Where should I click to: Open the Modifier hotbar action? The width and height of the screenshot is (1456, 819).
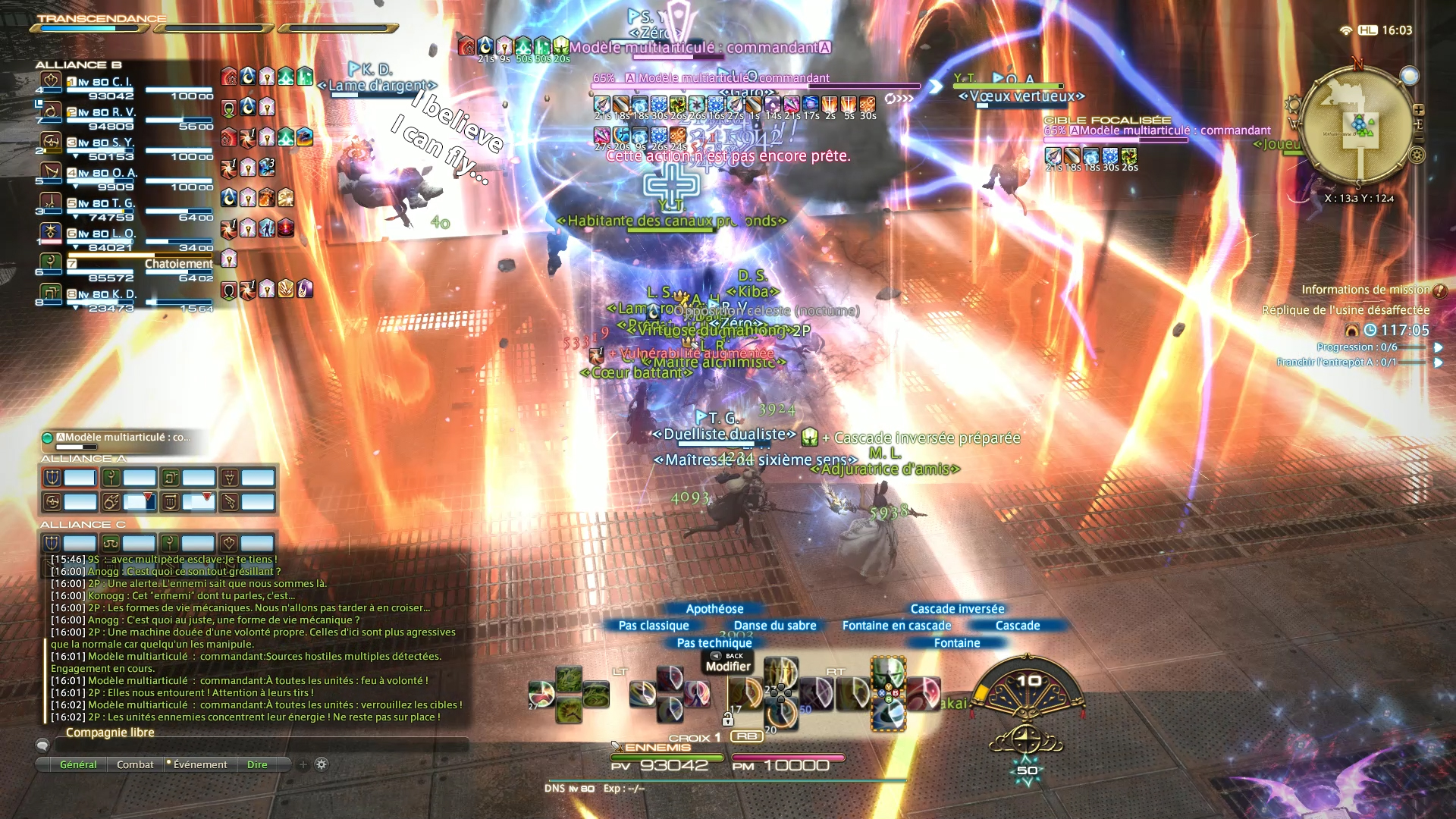point(727,667)
